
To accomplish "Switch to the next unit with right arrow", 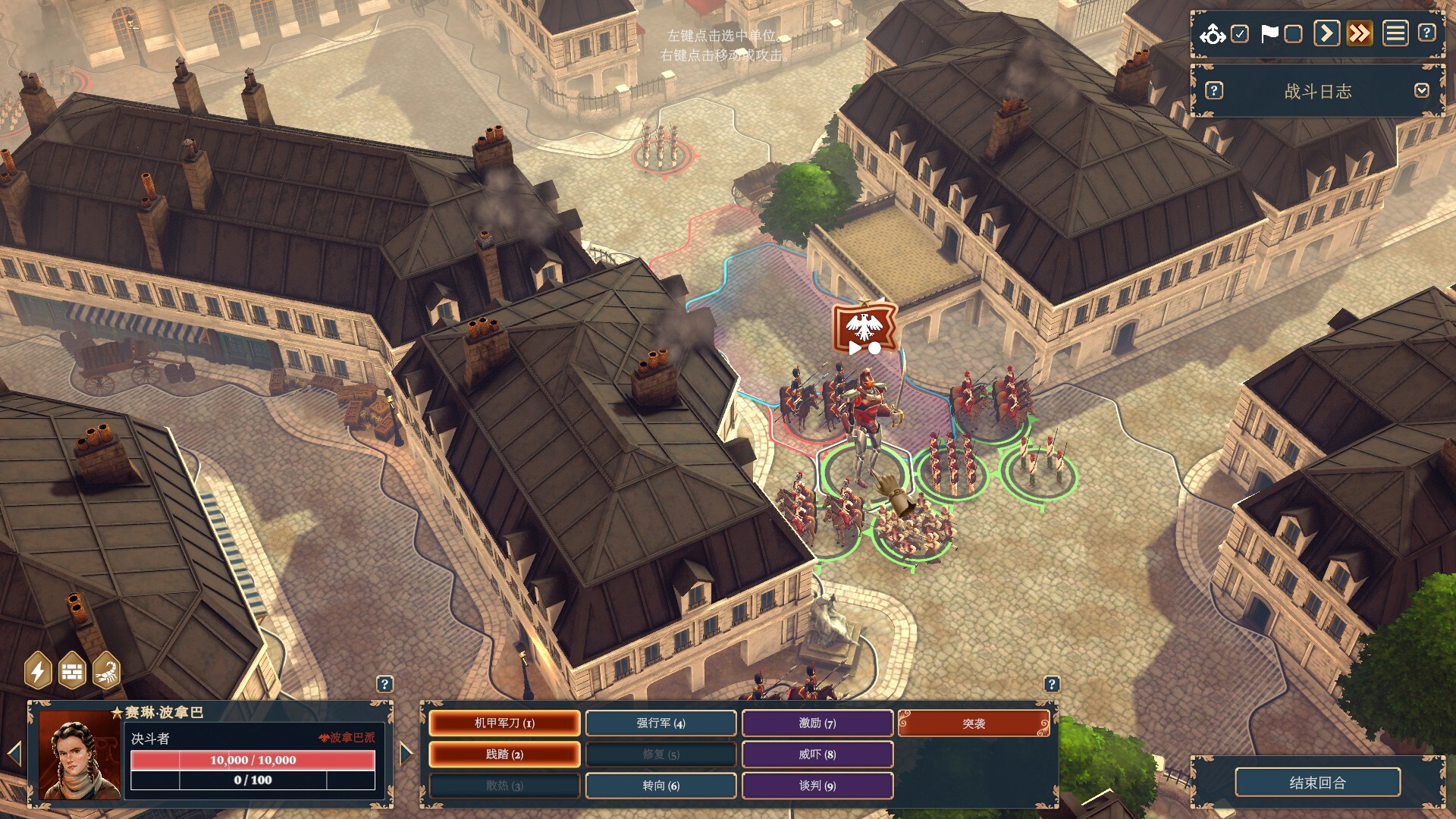I will coord(406,753).
